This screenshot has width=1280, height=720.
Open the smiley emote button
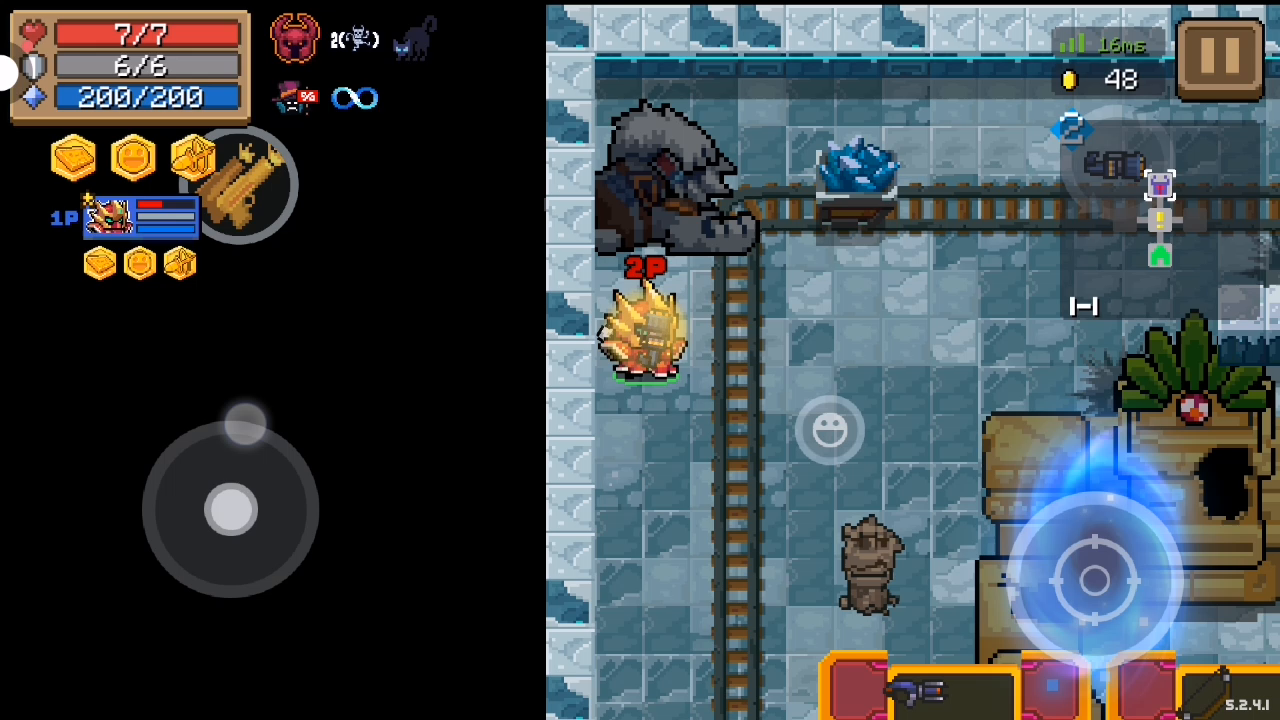pyautogui.click(x=829, y=430)
